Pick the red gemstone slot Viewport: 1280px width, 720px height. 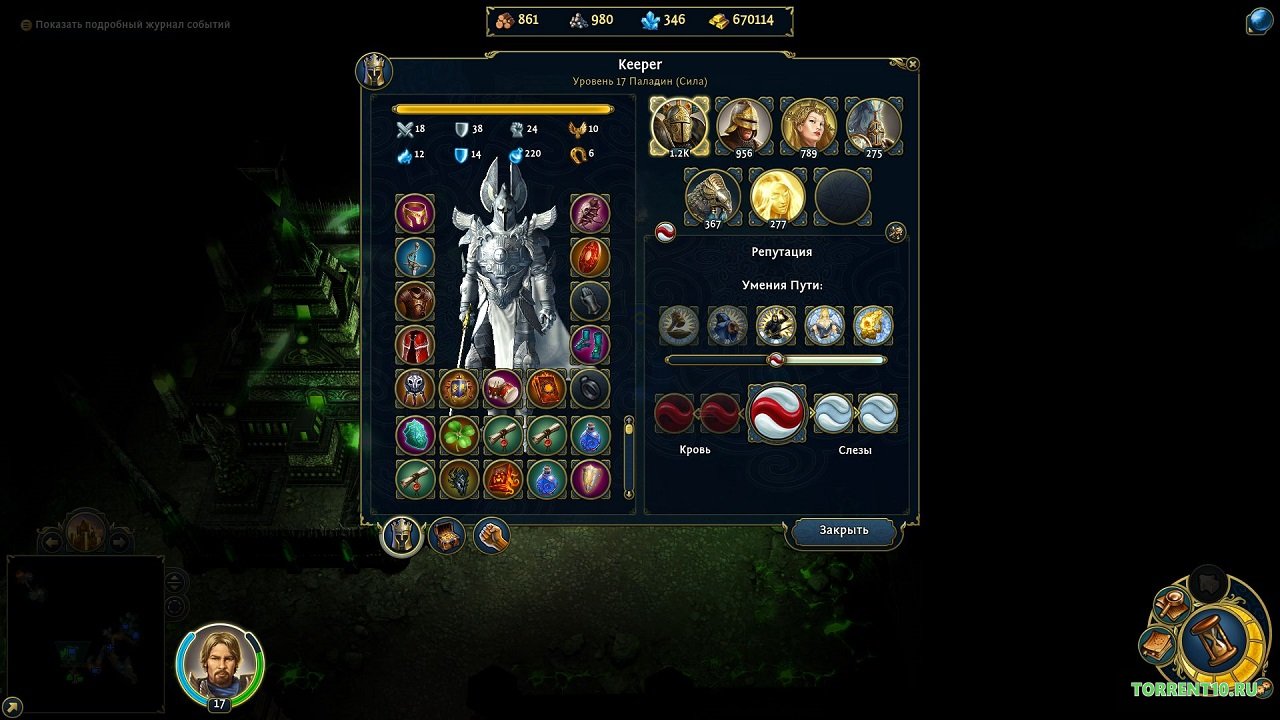[590, 257]
